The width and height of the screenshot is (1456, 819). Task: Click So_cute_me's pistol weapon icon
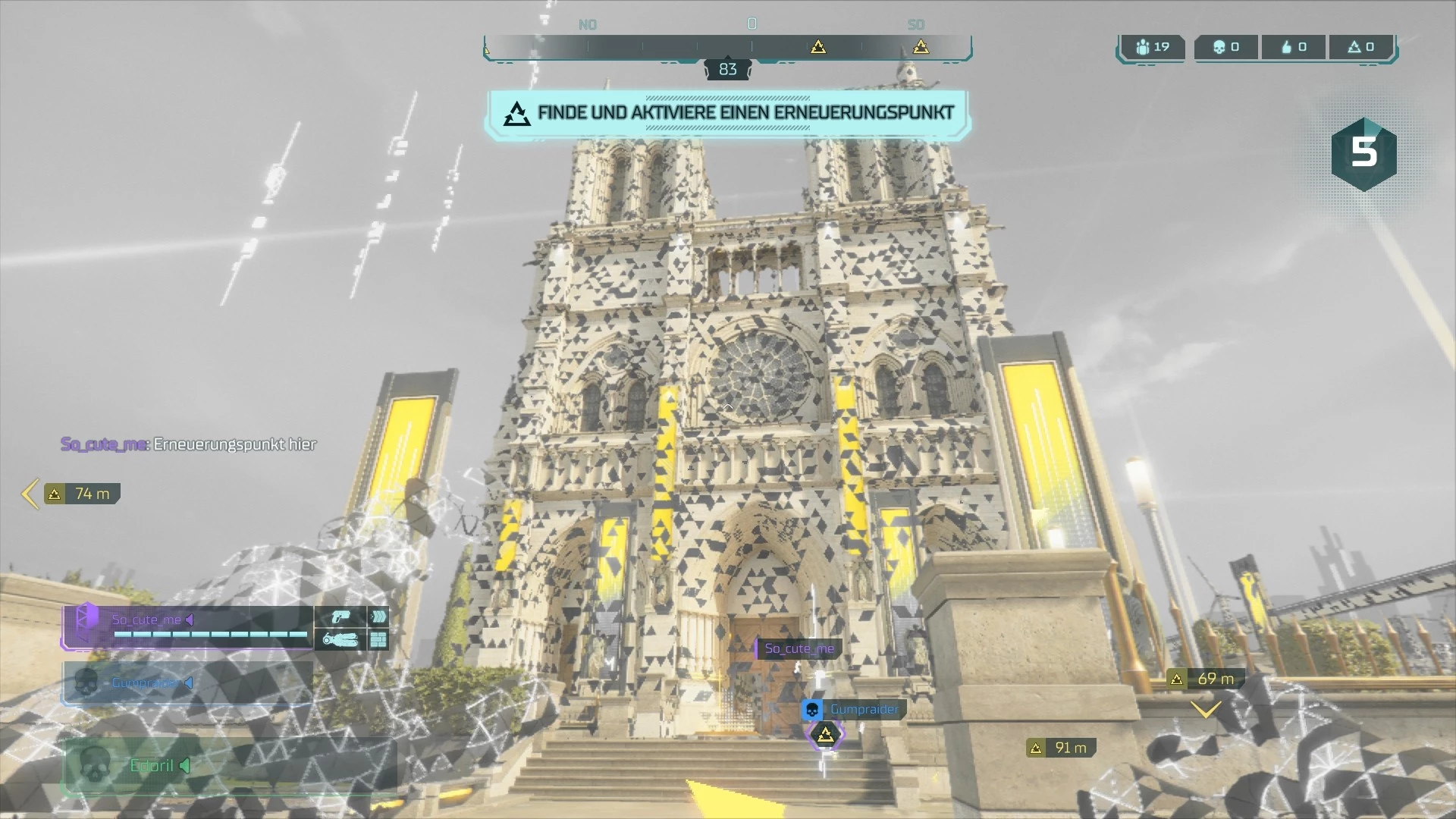[340, 617]
